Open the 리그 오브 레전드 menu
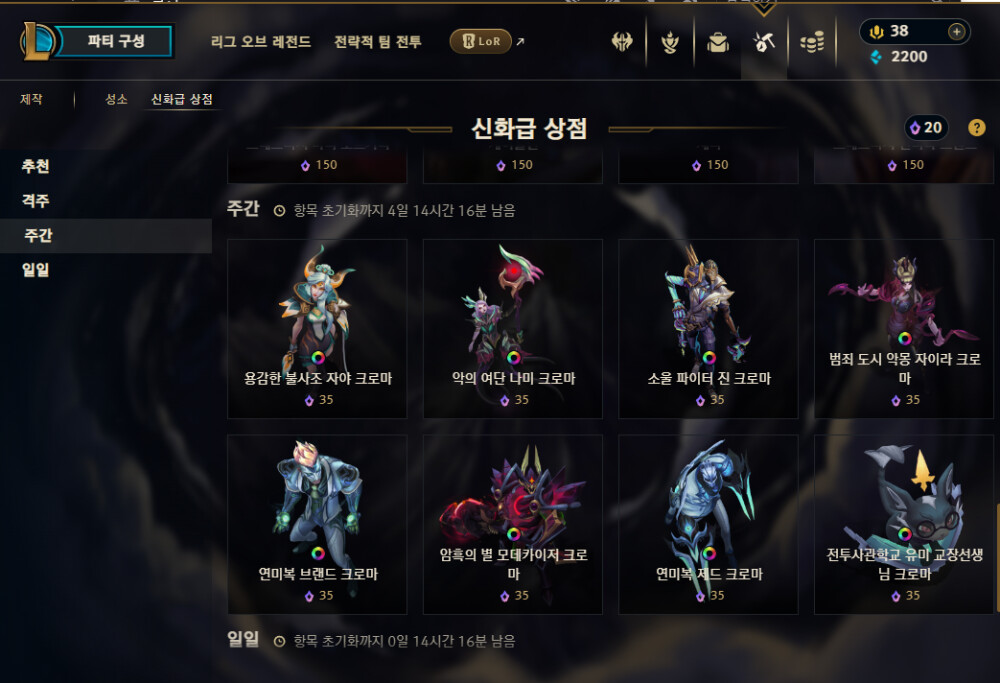 point(261,42)
